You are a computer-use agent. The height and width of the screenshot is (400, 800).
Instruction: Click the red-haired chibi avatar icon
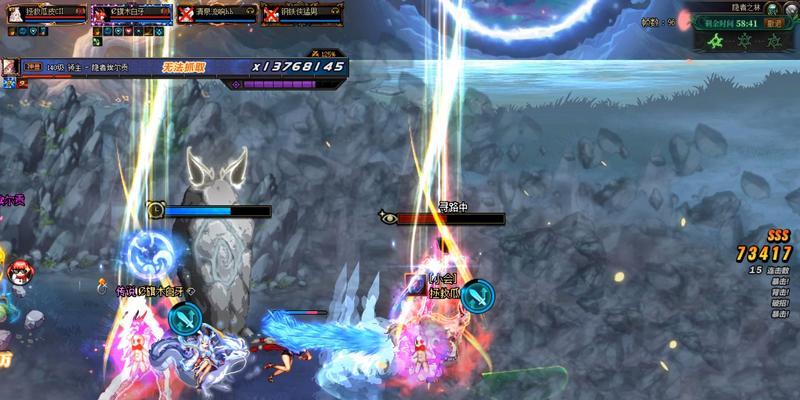[x=17, y=268]
